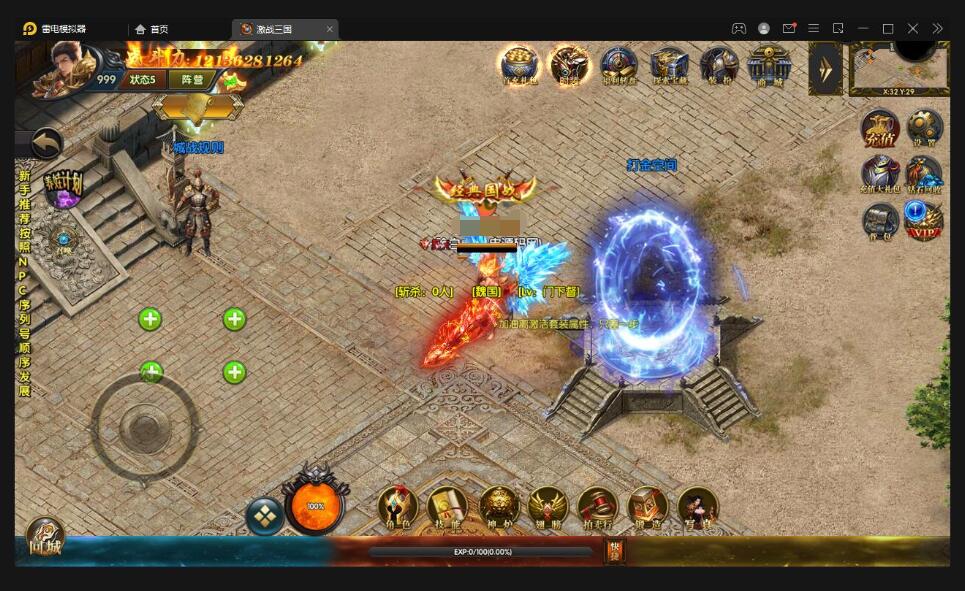
Task: Open the 神炉 golden lion icon
Action: (x=499, y=509)
